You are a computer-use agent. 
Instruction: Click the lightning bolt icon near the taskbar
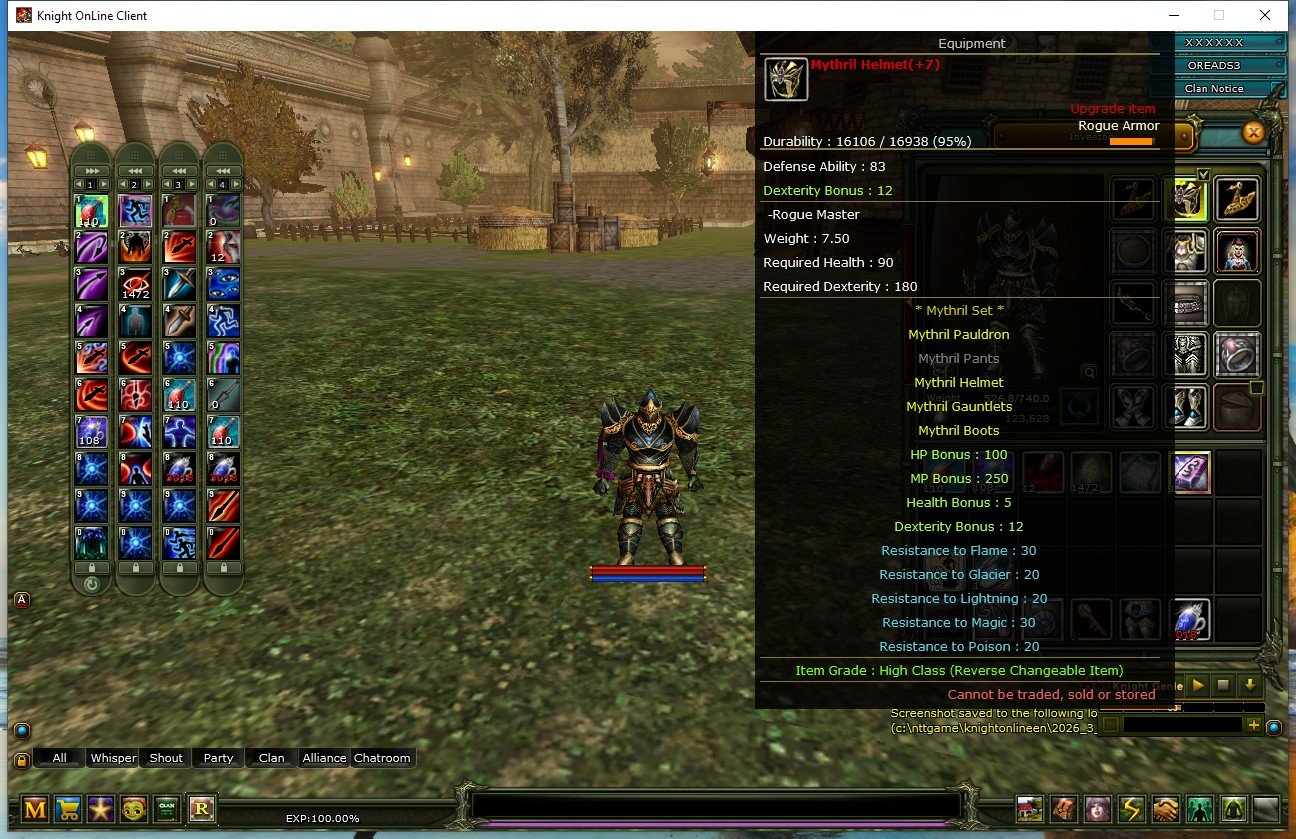pos(1133,809)
